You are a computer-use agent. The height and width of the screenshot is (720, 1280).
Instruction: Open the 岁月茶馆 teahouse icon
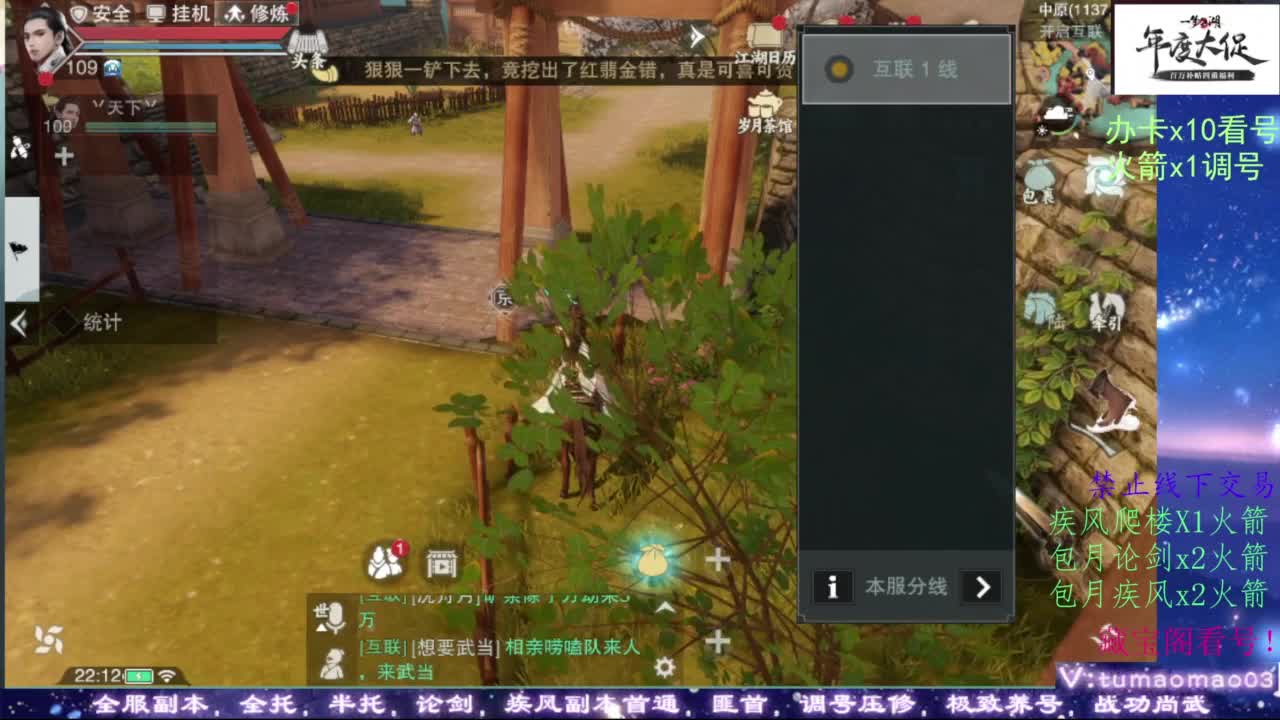pyautogui.click(x=765, y=105)
